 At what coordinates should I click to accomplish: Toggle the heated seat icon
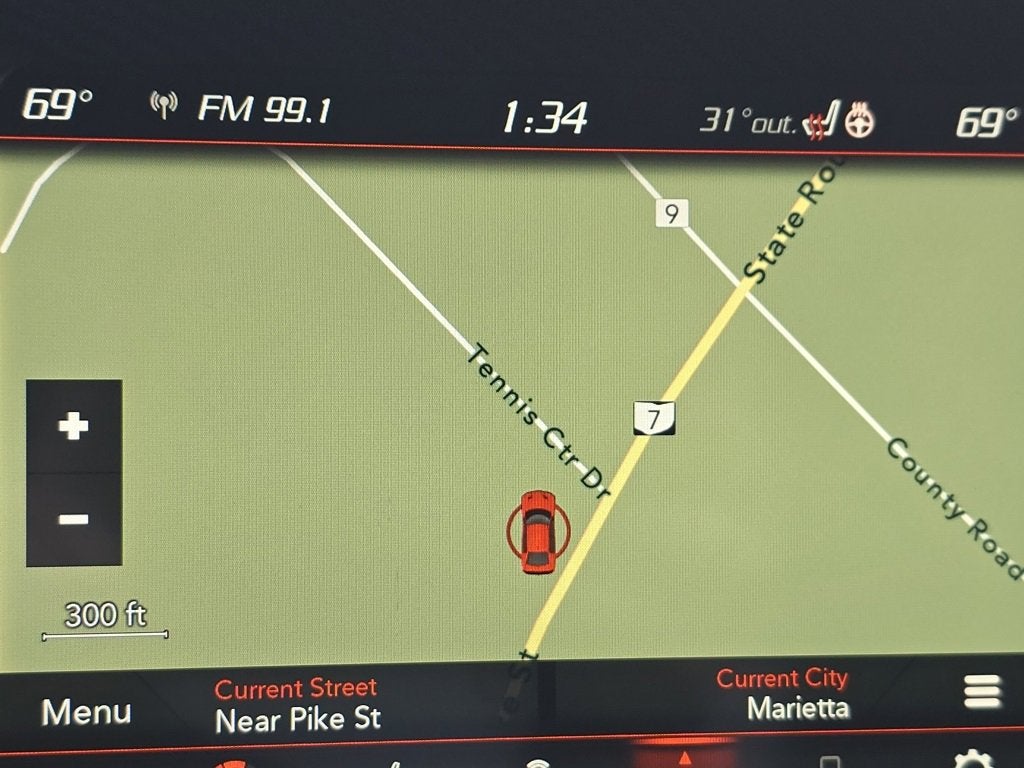point(819,123)
